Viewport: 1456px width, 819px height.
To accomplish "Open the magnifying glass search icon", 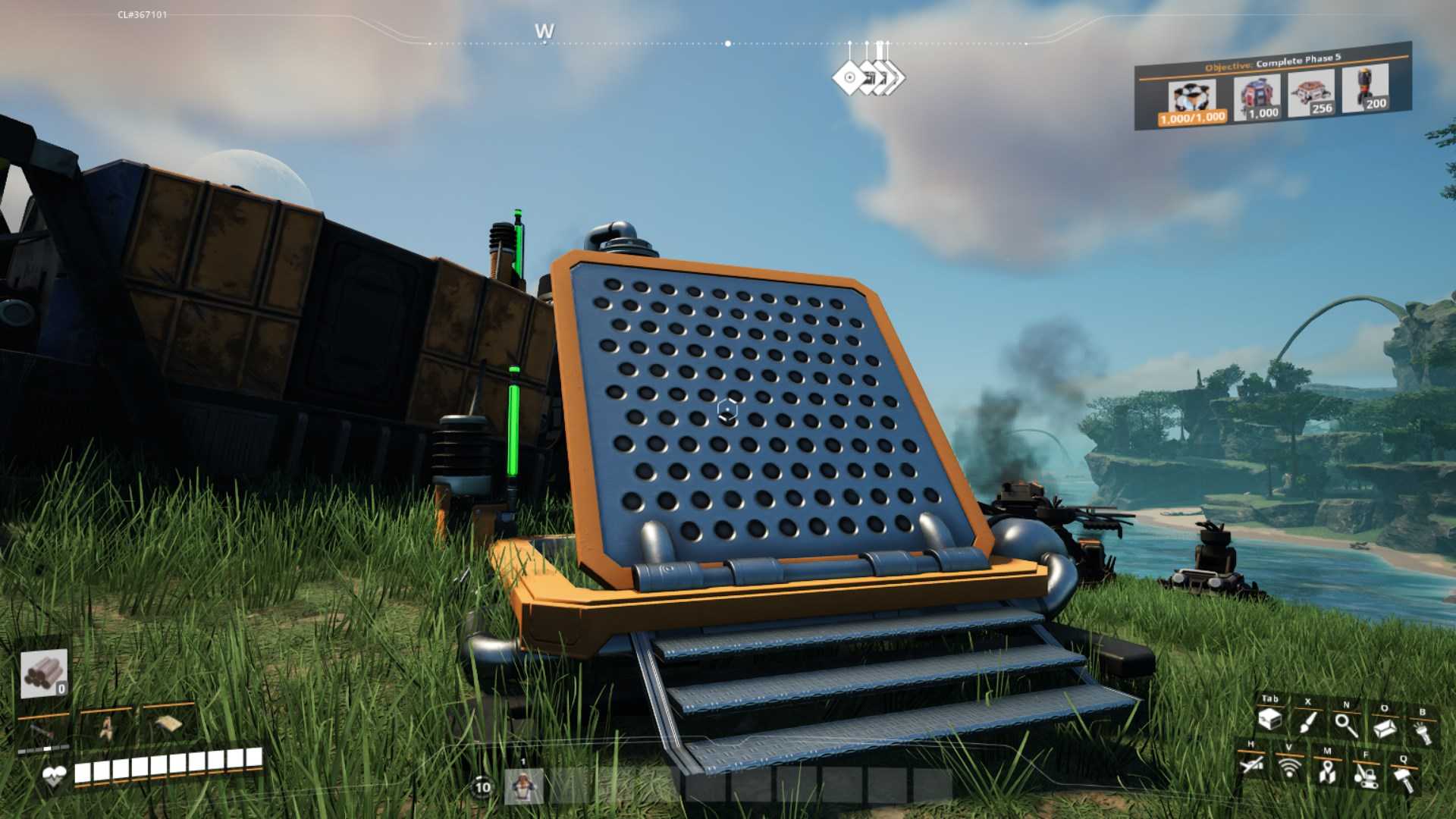I will pos(1346,725).
